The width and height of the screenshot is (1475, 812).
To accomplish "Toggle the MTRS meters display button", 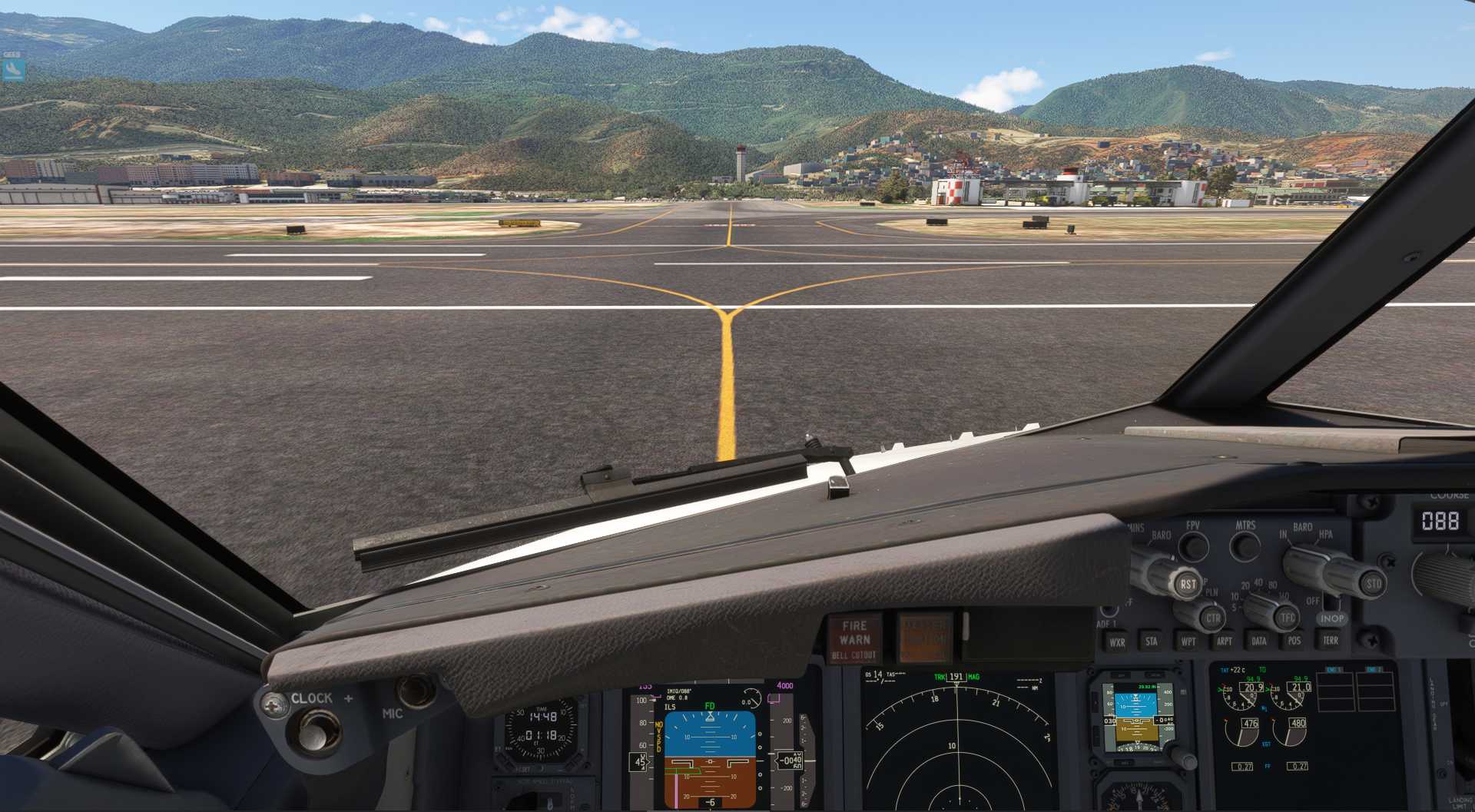I will coord(1245,547).
